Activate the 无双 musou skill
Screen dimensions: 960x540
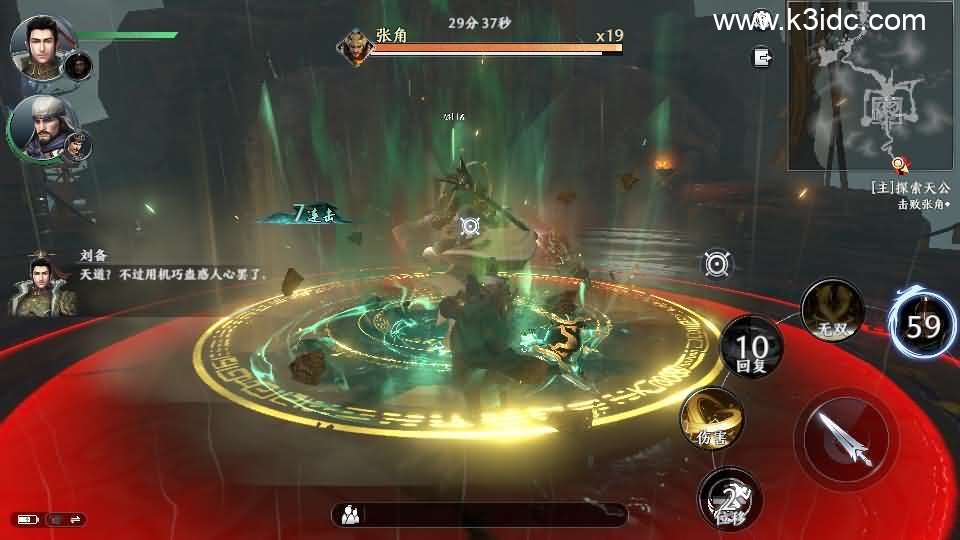(x=832, y=311)
